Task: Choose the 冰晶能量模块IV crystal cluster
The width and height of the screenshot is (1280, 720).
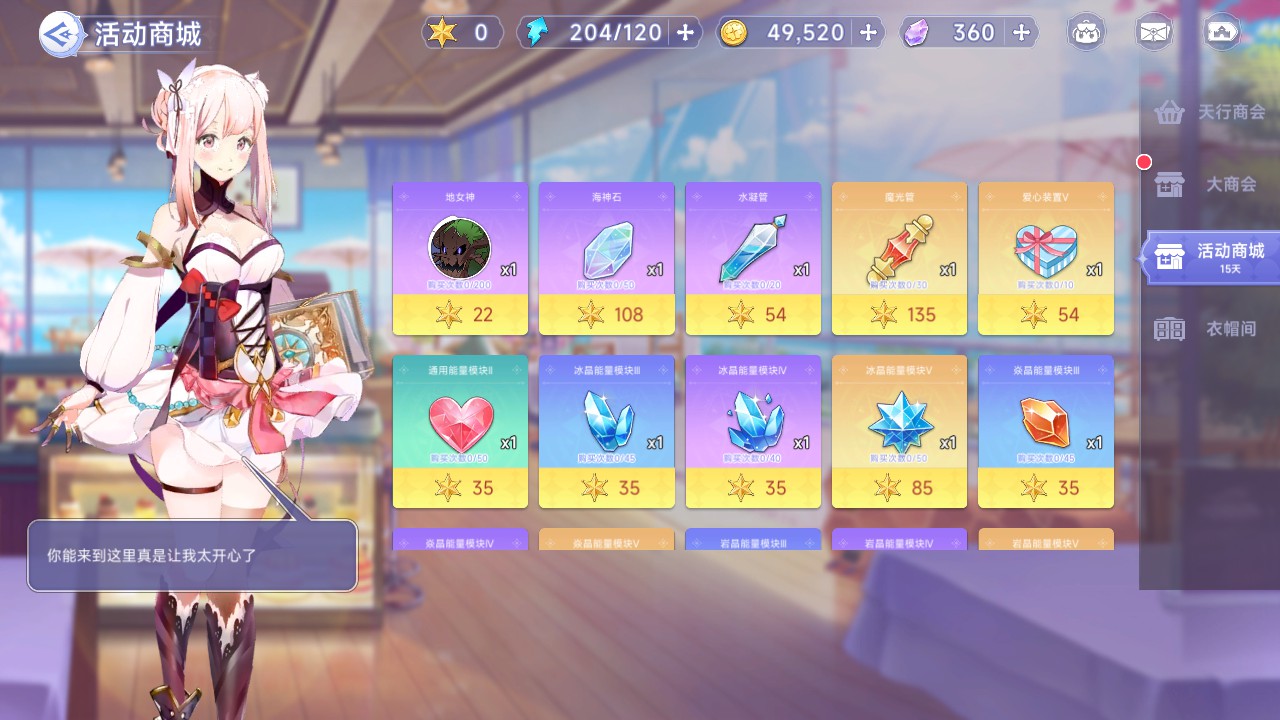Action: [753, 431]
